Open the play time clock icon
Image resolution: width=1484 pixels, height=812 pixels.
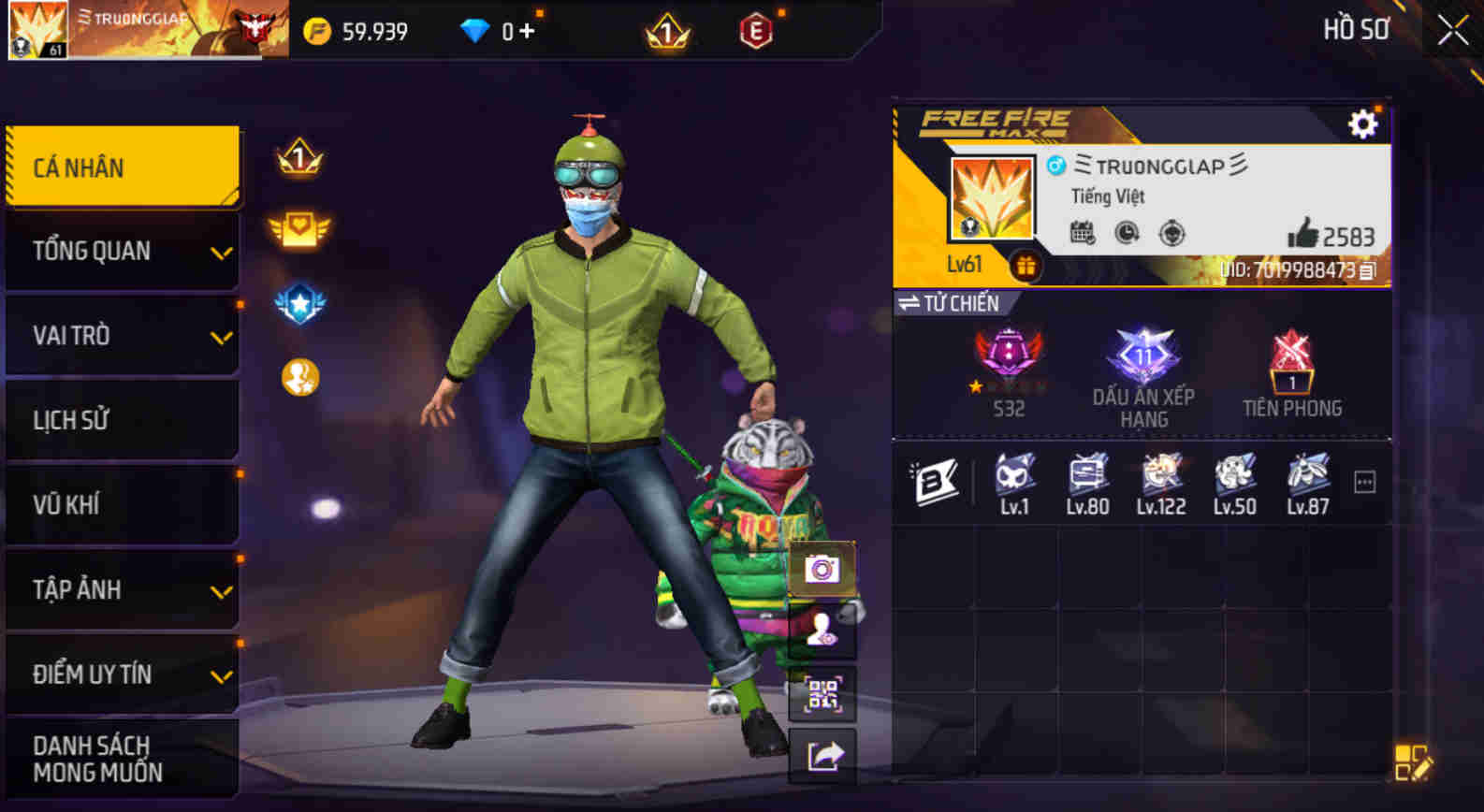coord(1126,233)
